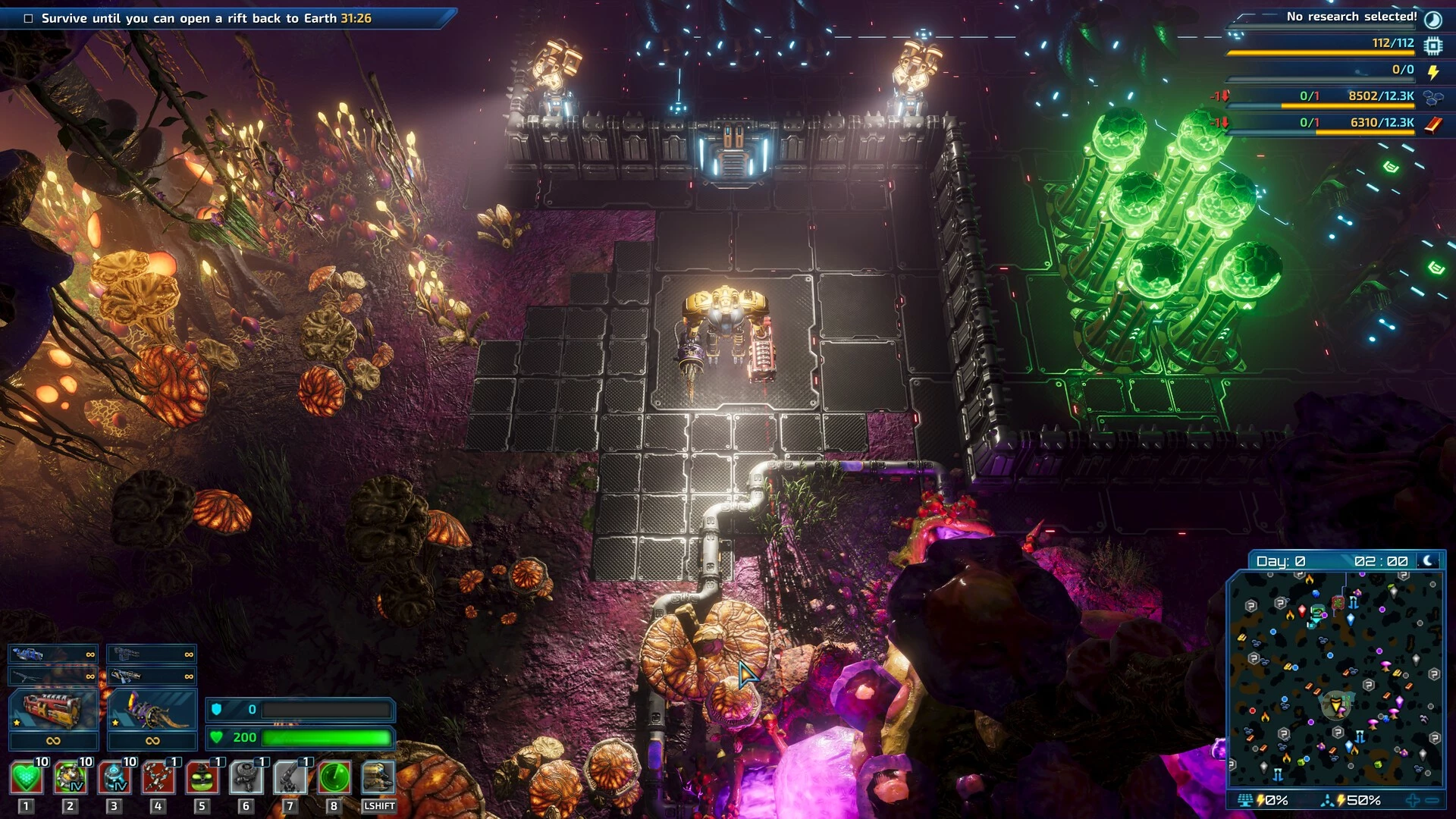1456x819 pixels.
Task: Choose the blue sentry turret IV item
Action: (114, 778)
